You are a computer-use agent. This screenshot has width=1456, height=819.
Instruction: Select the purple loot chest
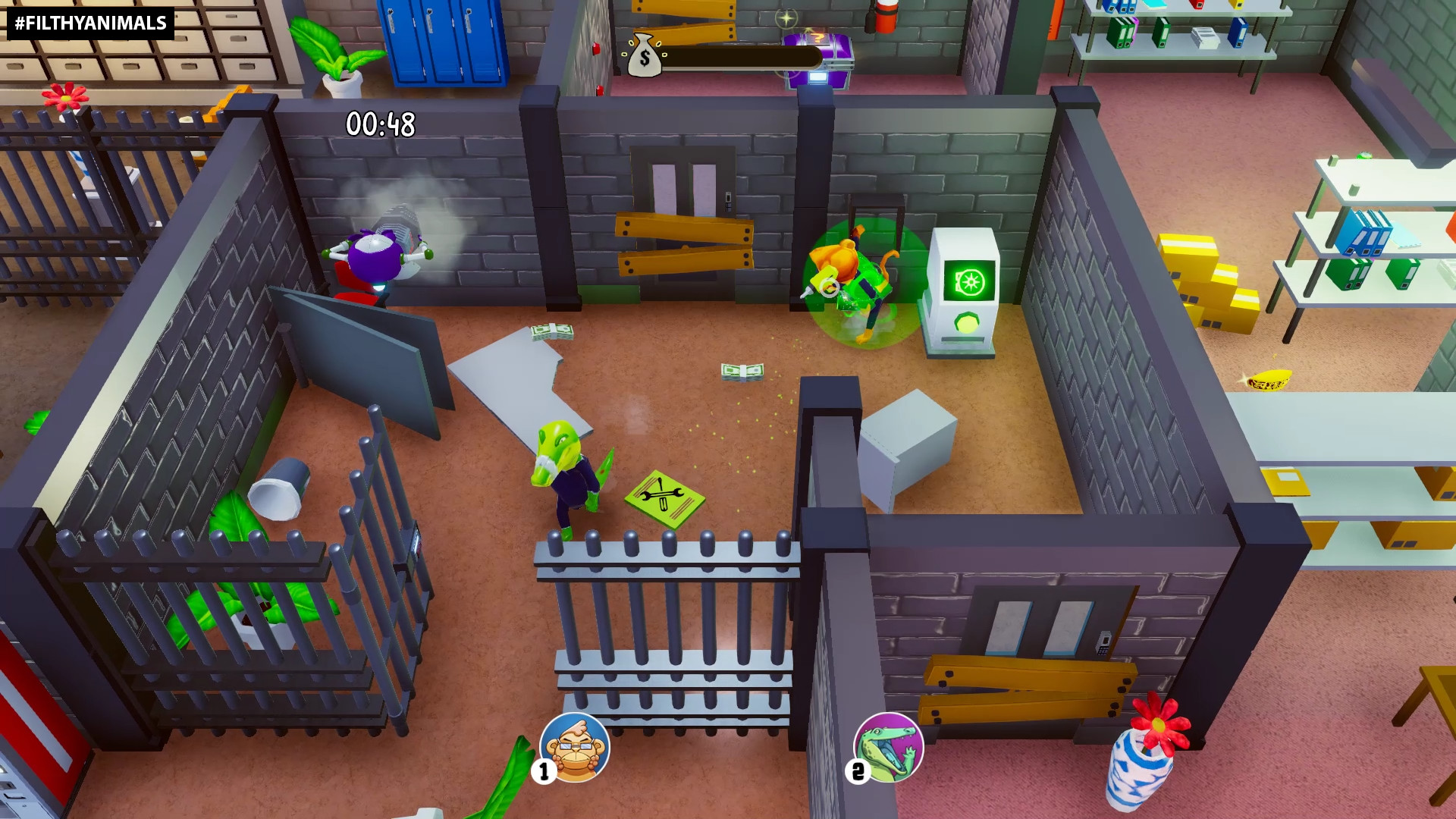pos(817,61)
